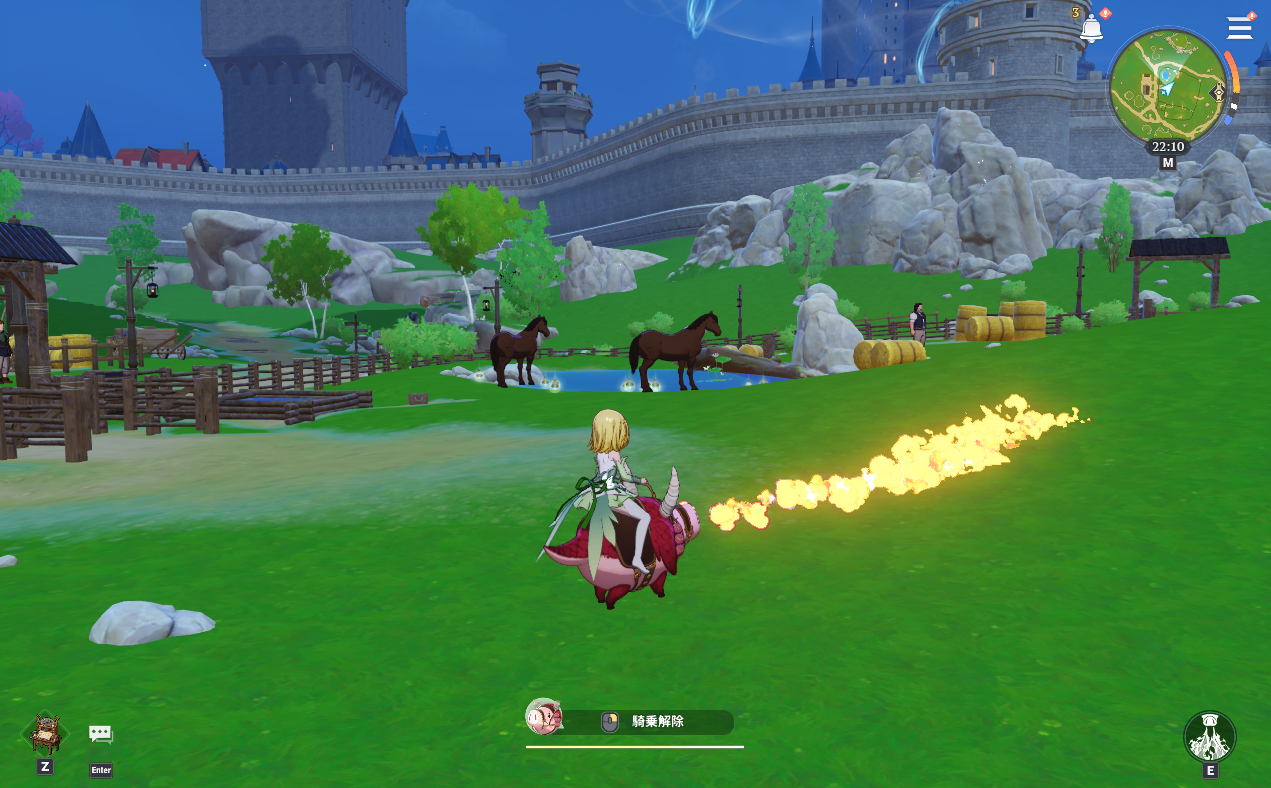Viewport: 1271px width, 788px height.
Task: Click the pig mount portrait
Action: tap(543, 717)
